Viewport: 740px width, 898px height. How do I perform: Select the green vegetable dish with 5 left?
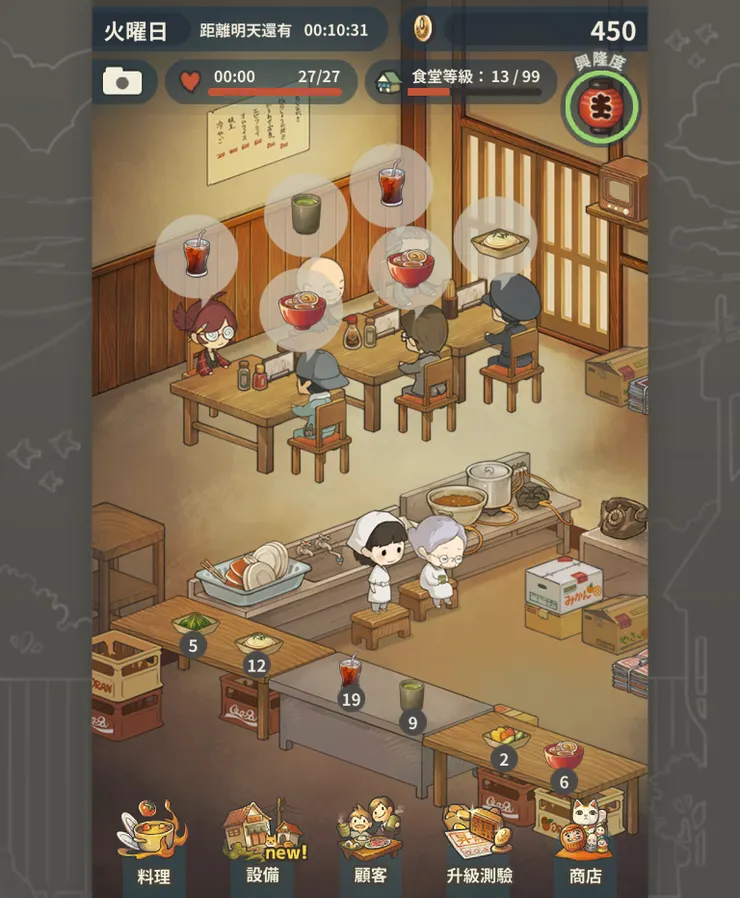(x=194, y=626)
